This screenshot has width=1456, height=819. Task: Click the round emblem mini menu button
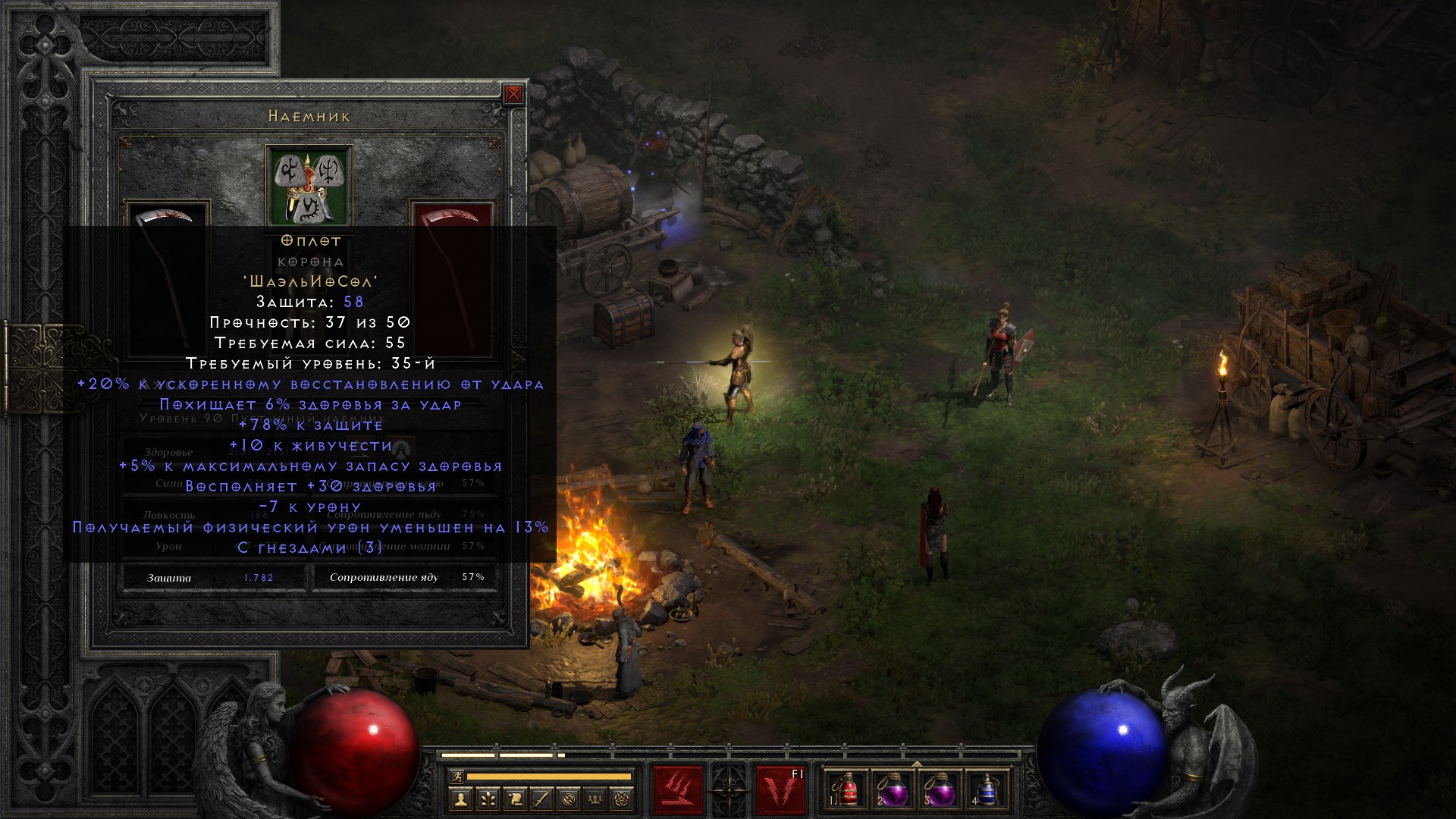tap(569, 799)
